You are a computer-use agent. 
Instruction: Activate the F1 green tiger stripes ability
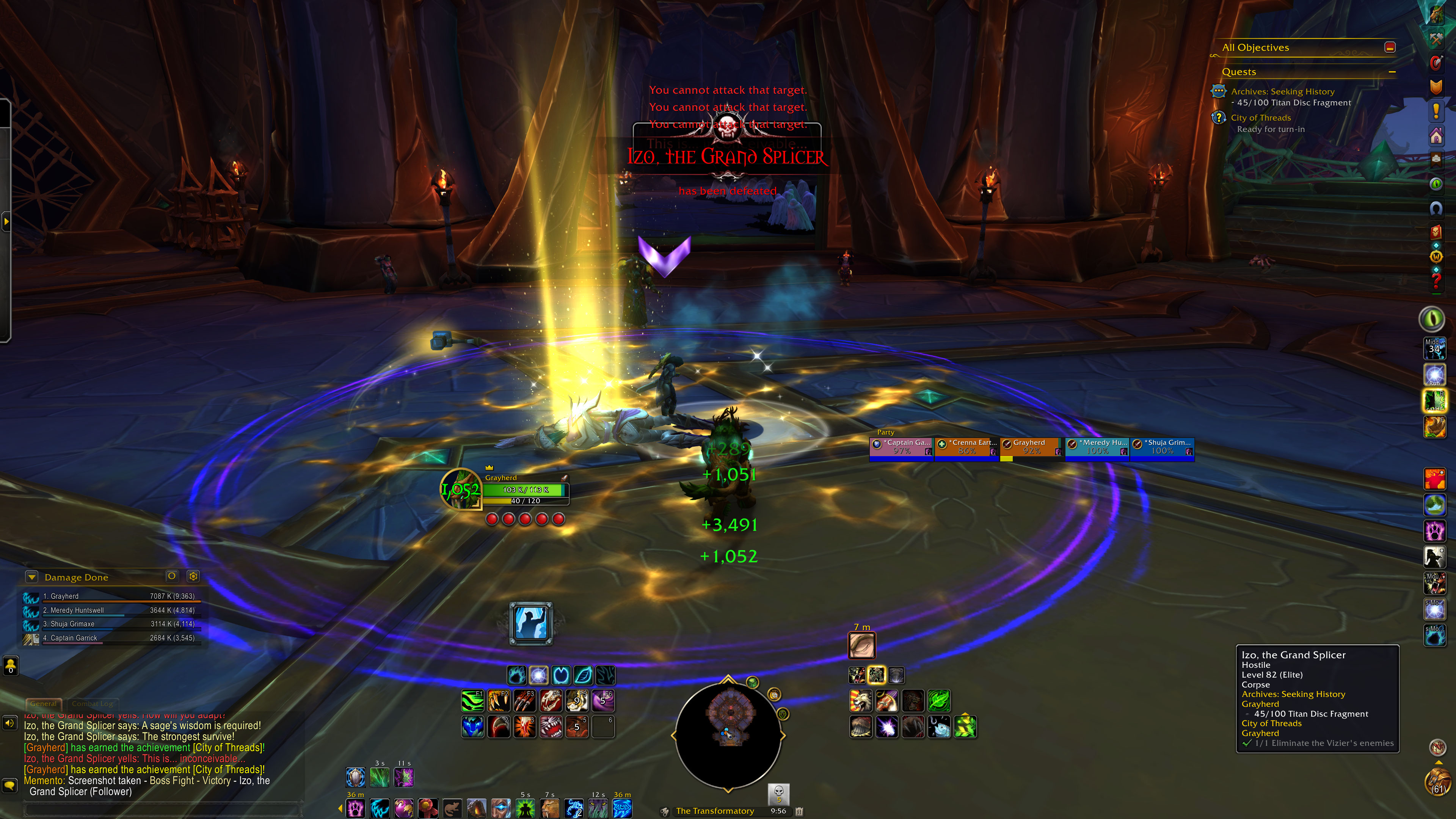click(x=472, y=701)
